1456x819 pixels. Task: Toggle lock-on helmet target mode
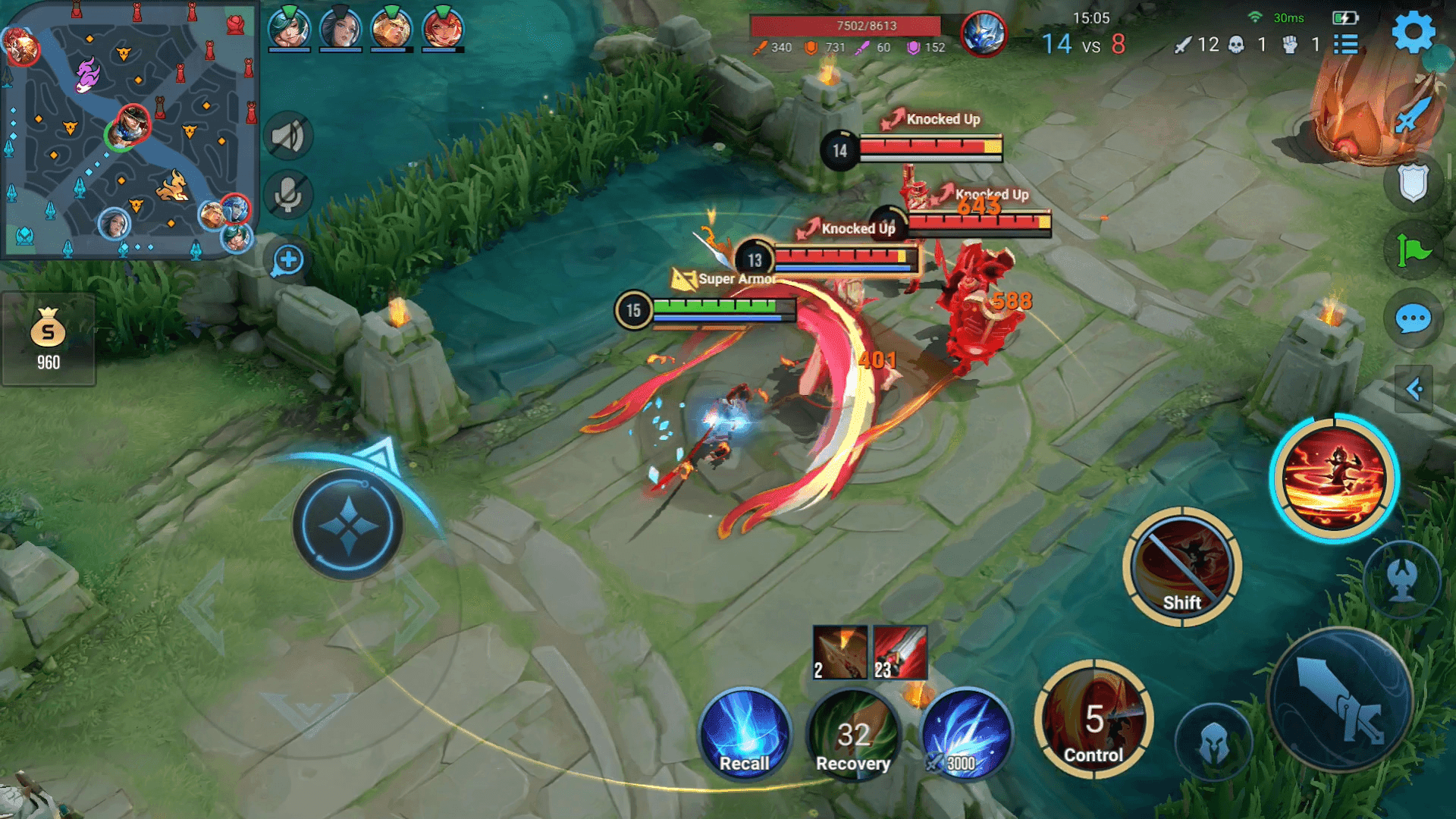[1214, 742]
